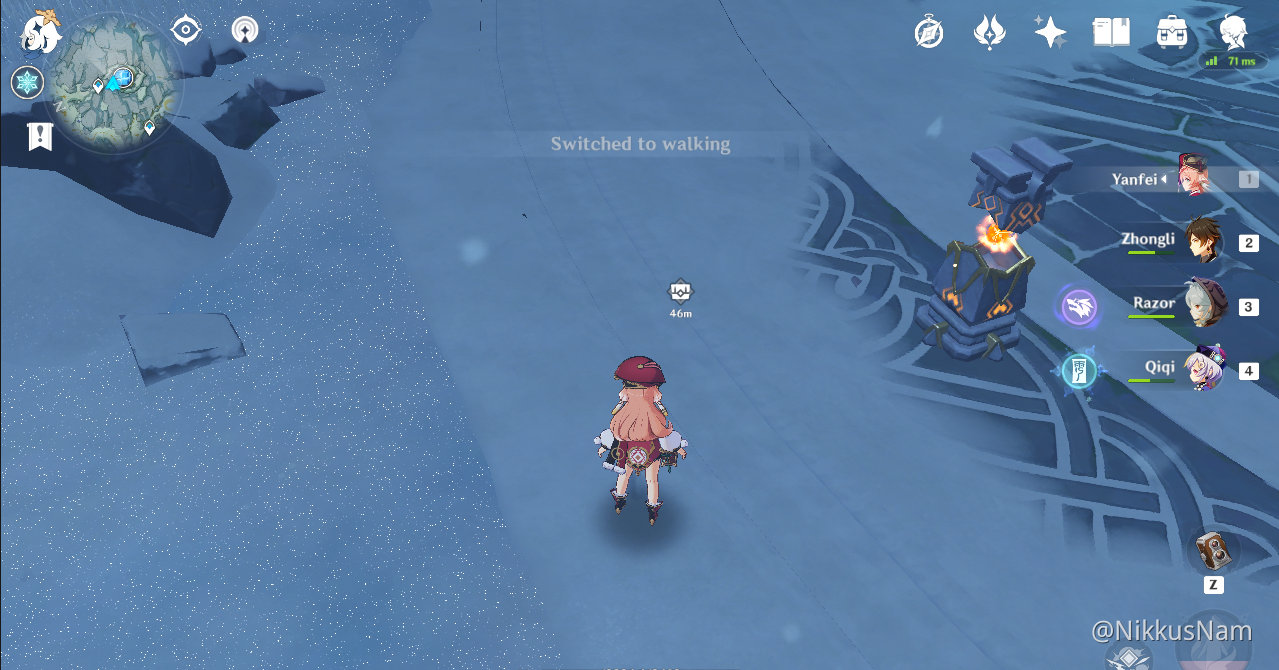Viewport: 1279px width, 670px height.
Task: Open the Wish four-pointed star icon
Action: pyautogui.click(x=1050, y=33)
